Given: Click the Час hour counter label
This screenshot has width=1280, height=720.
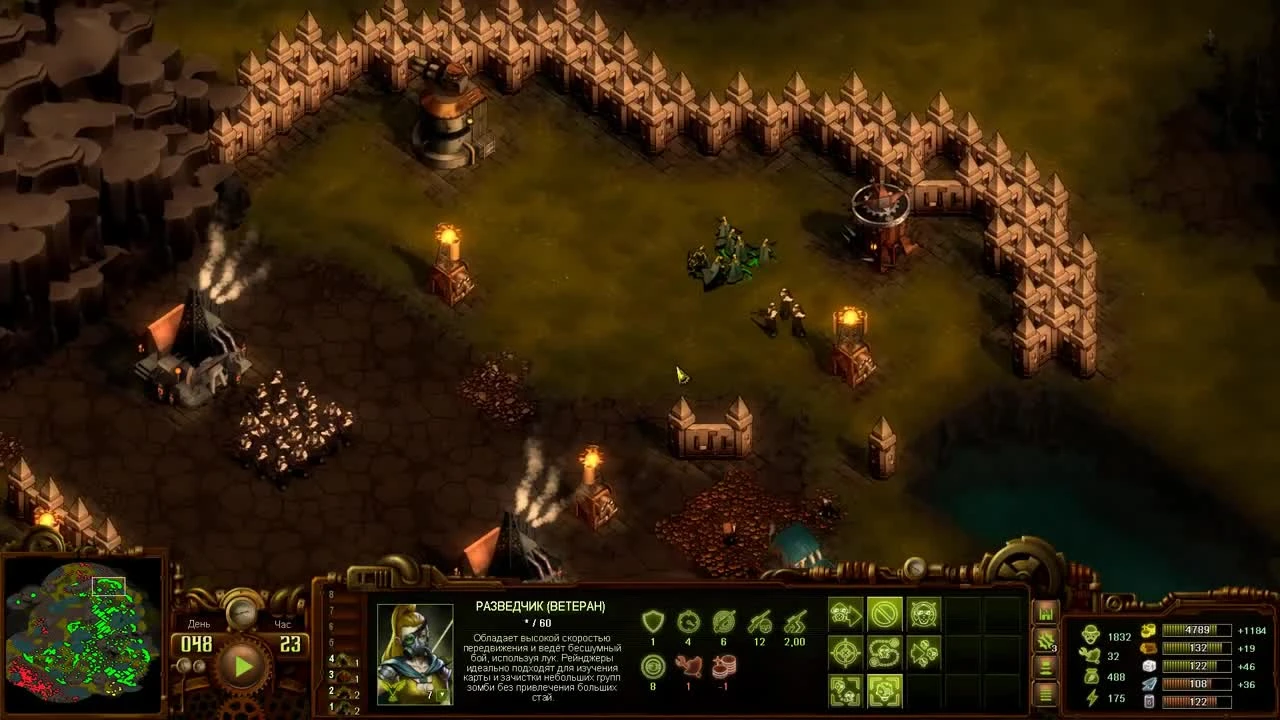Looking at the screenshot, I should [283, 624].
